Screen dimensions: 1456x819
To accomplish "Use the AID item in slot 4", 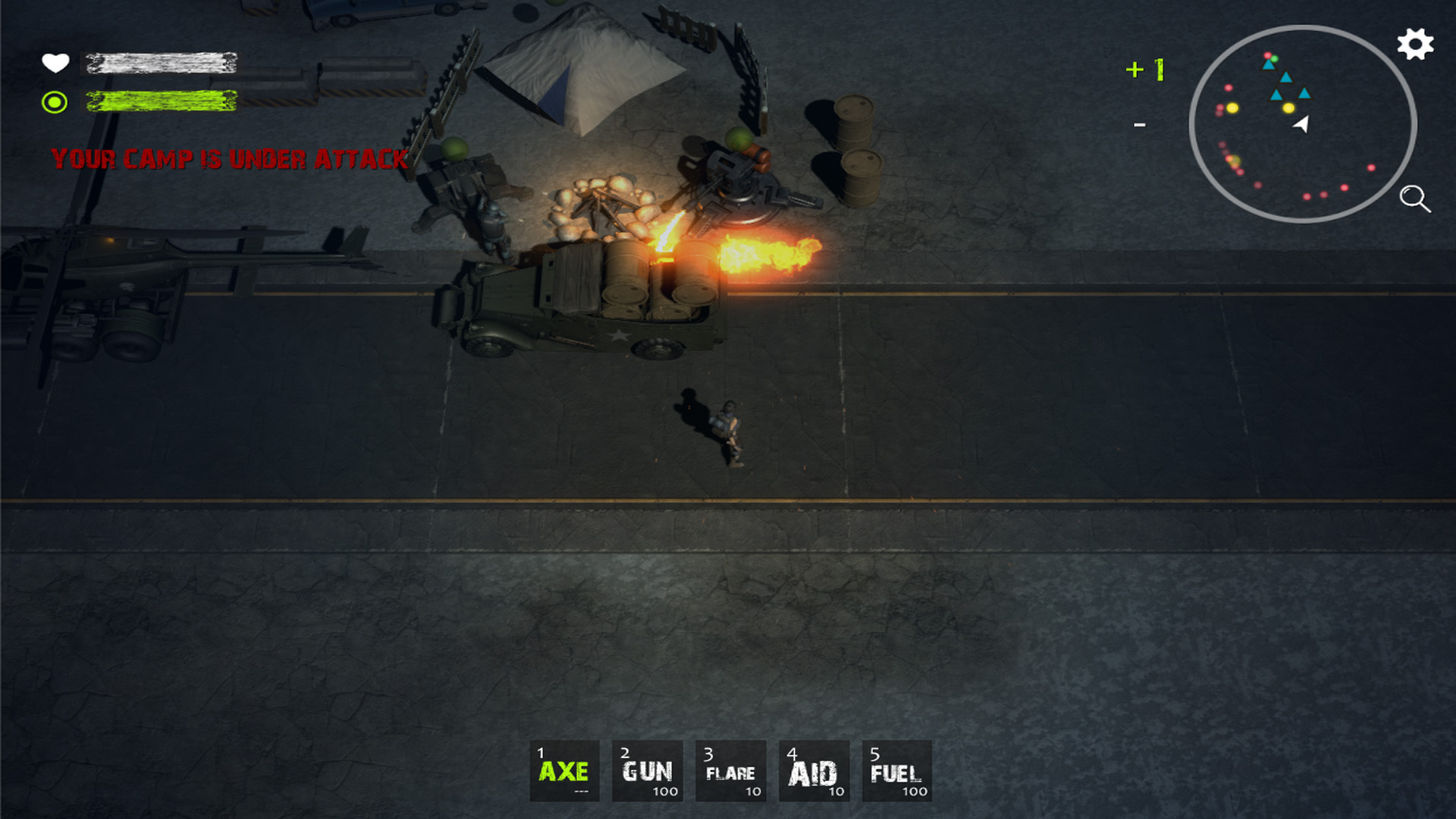I will click(x=812, y=771).
